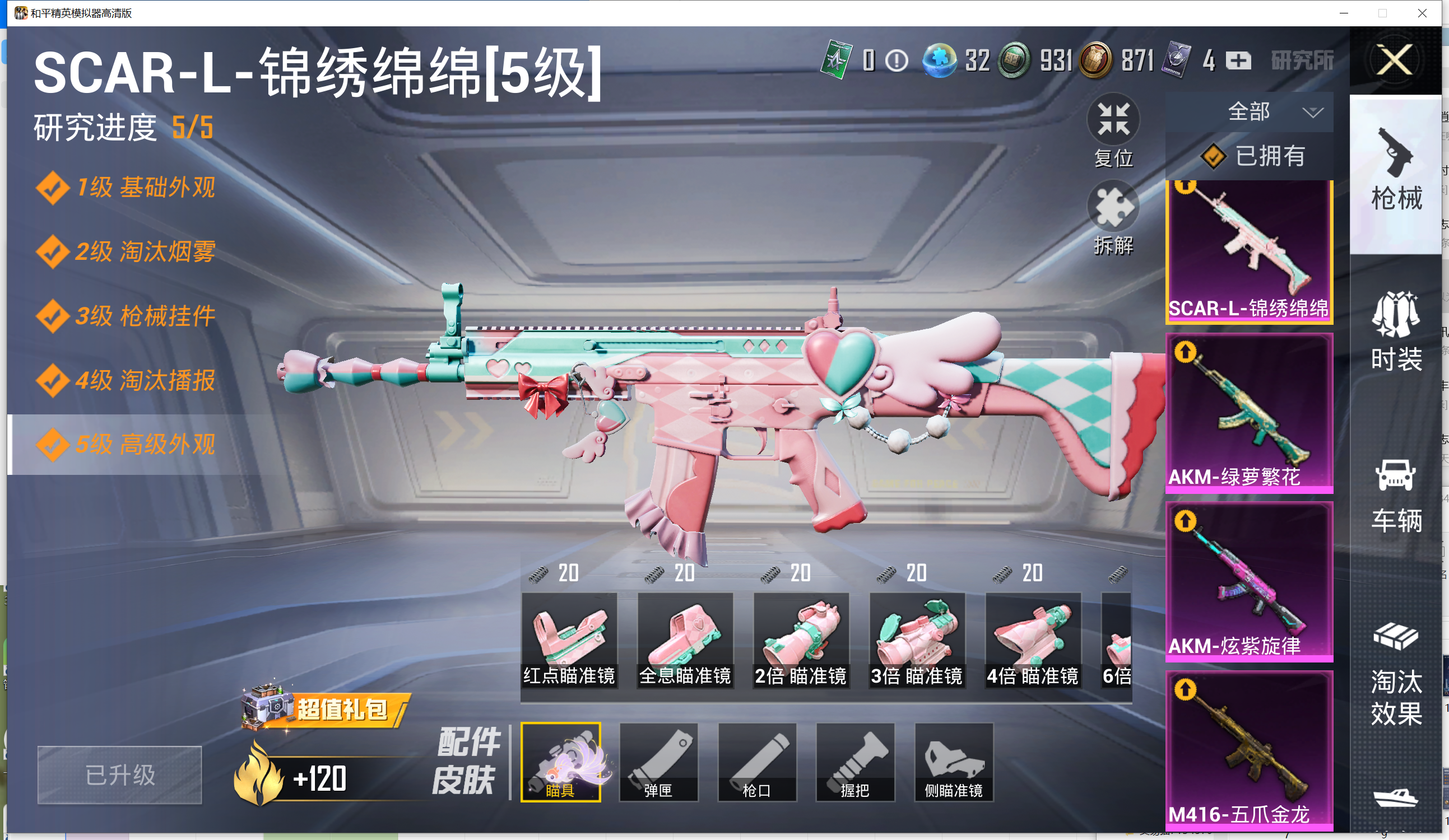Click the plus button to add currency
Screen dimensions: 1449x840
tap(1238, 60)
